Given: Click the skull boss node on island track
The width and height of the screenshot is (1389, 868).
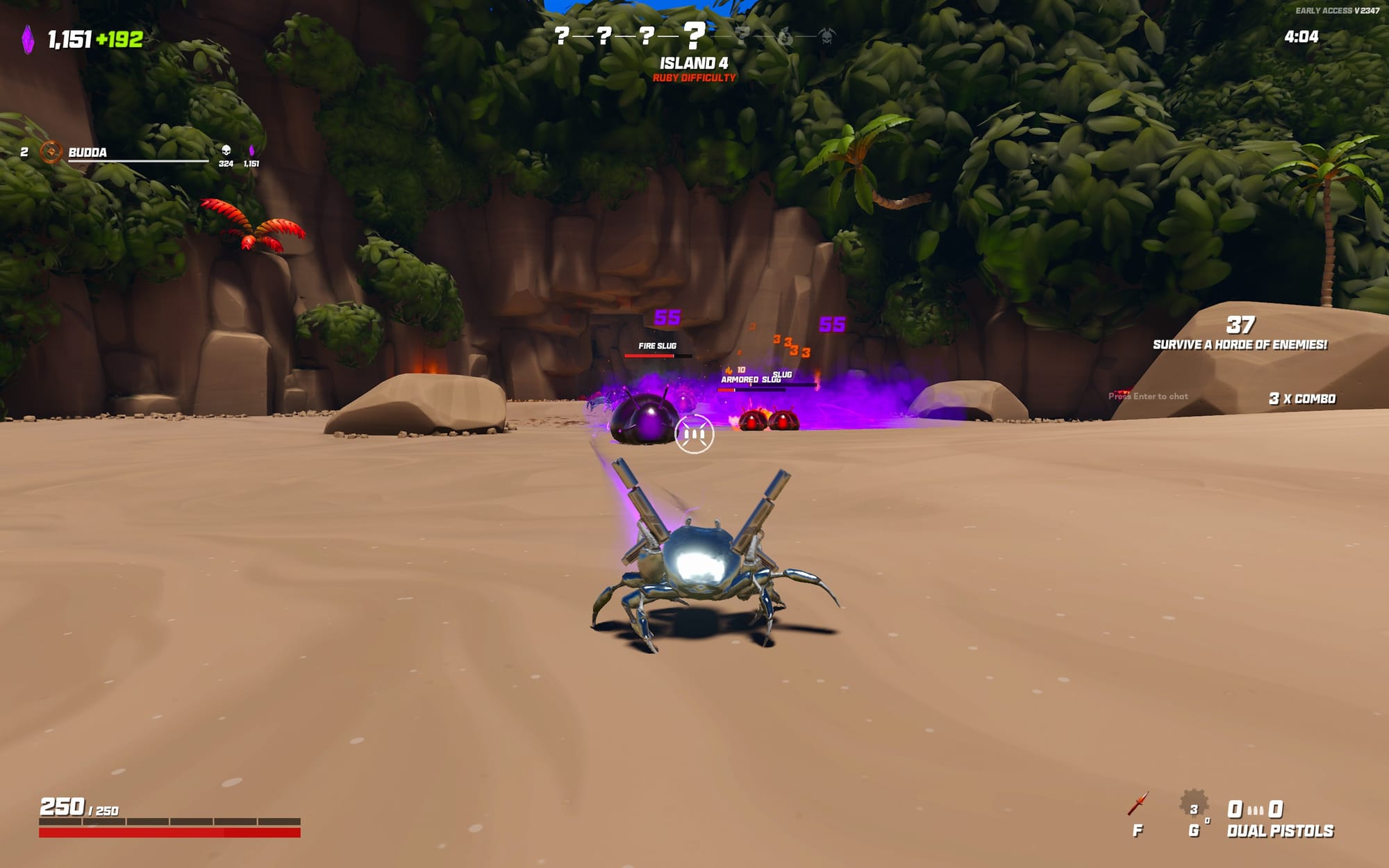Looking at the screenshot, I should (826, 36).
